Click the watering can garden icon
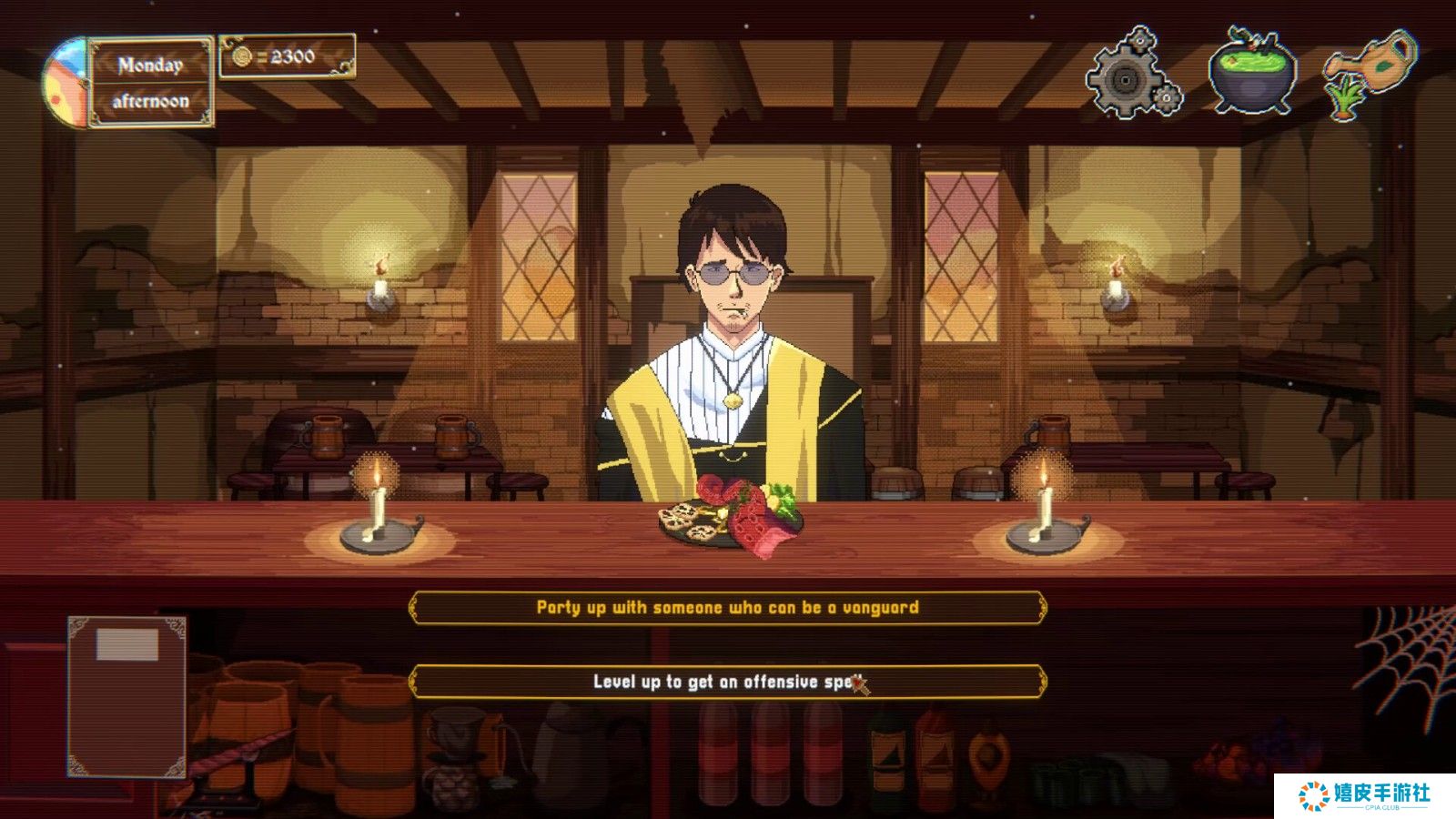The width and height of the screenshot is (1456, 819). [x=1370, y=73]
